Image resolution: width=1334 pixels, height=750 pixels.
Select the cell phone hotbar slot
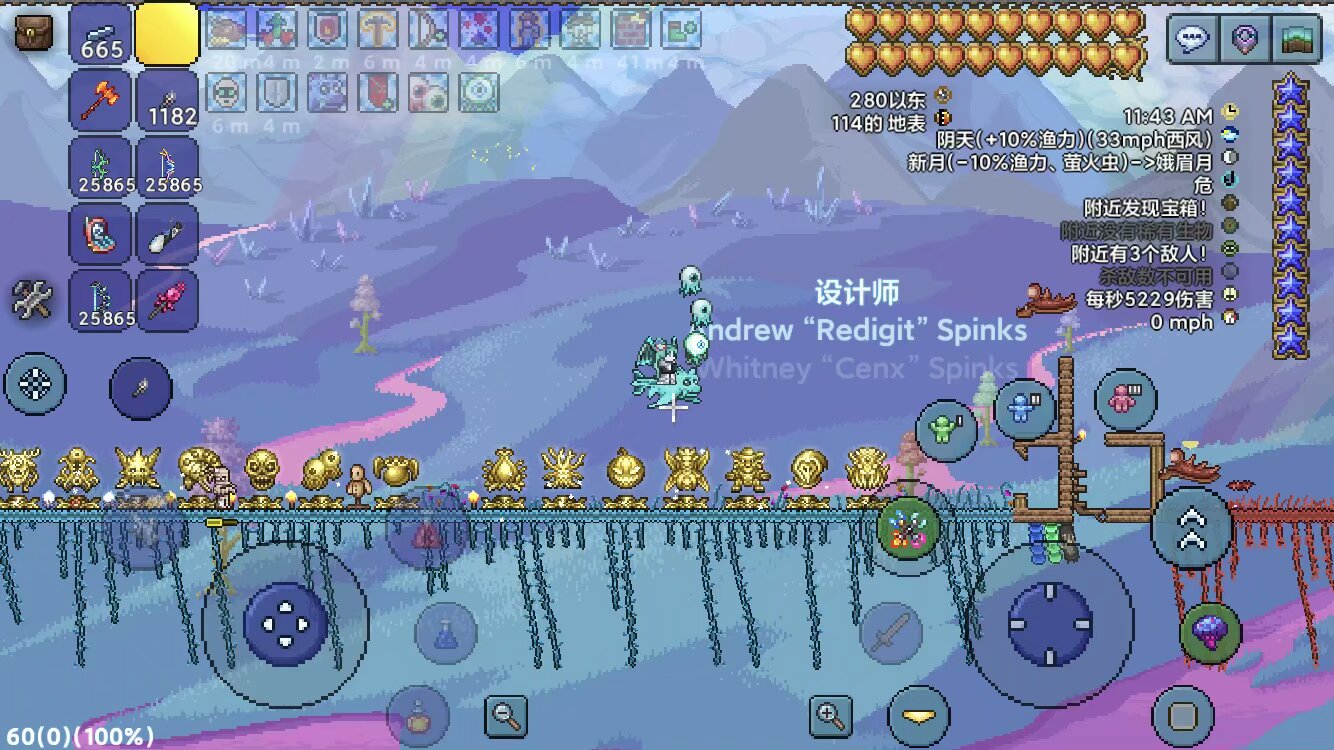pos(100,234)
